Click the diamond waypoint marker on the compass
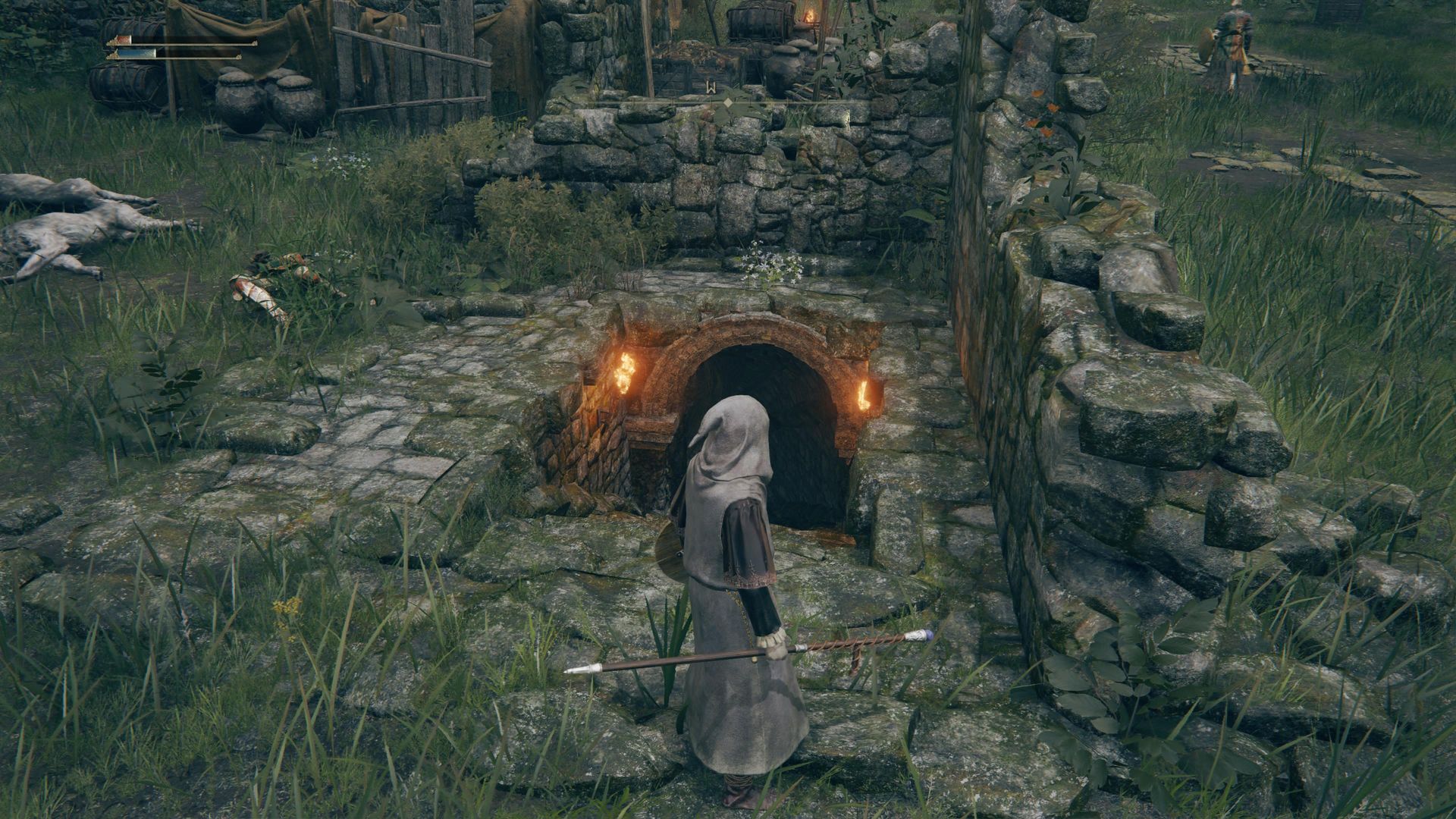 pyautogui.click(x=728, y=102)
